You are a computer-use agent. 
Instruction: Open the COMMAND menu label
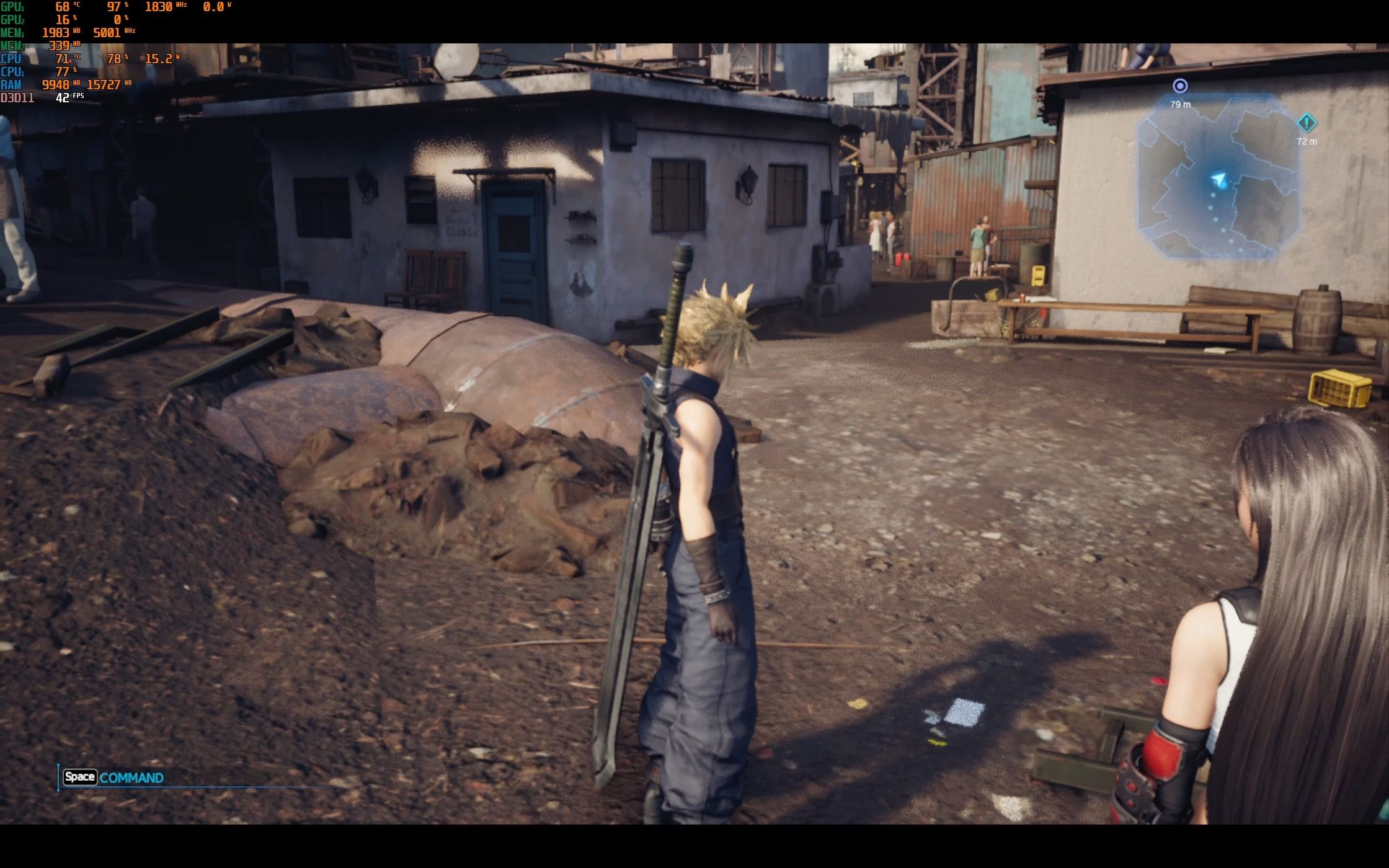(131, 777)
